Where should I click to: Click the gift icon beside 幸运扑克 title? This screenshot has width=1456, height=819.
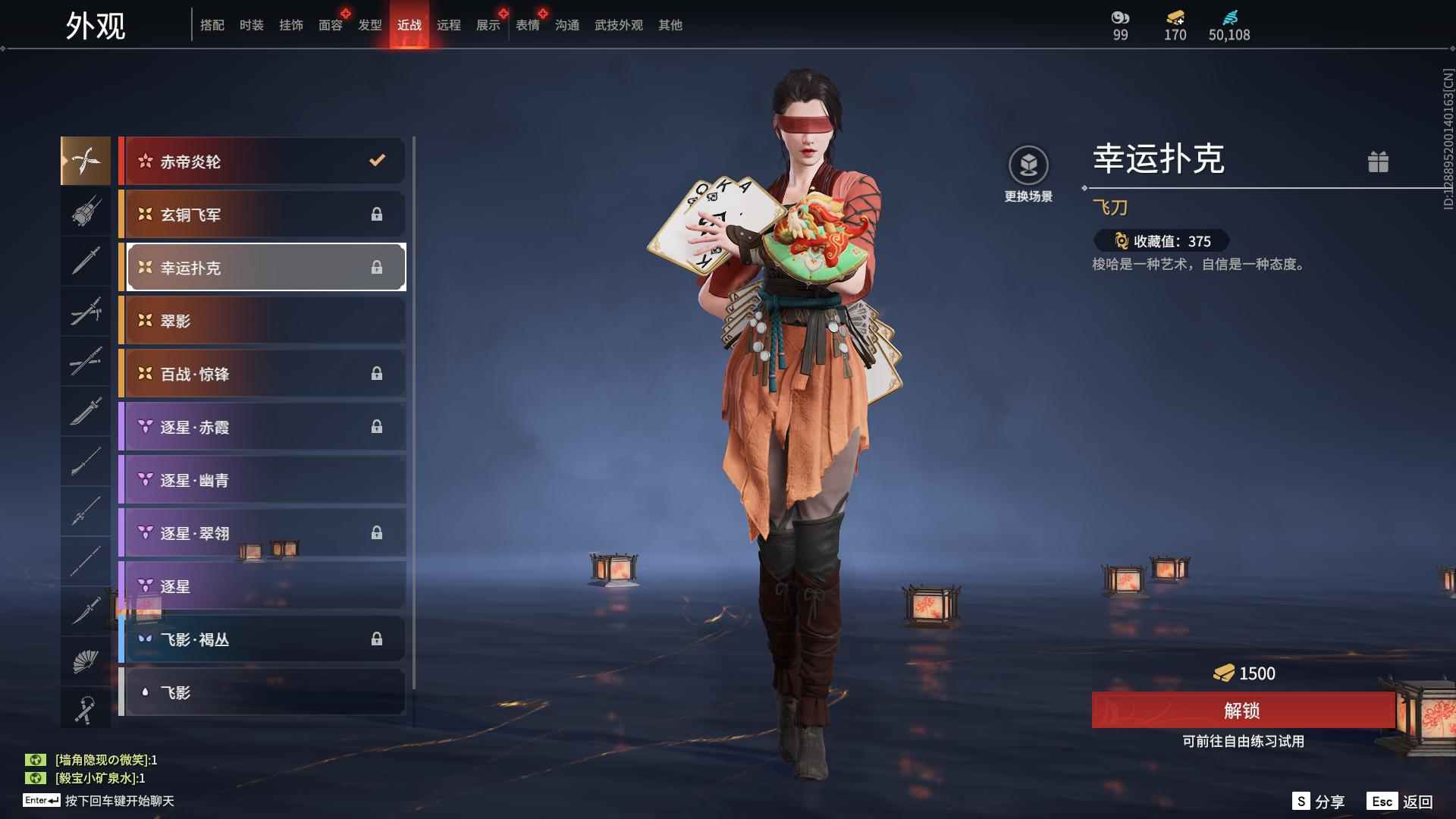tap(1379, 162)
